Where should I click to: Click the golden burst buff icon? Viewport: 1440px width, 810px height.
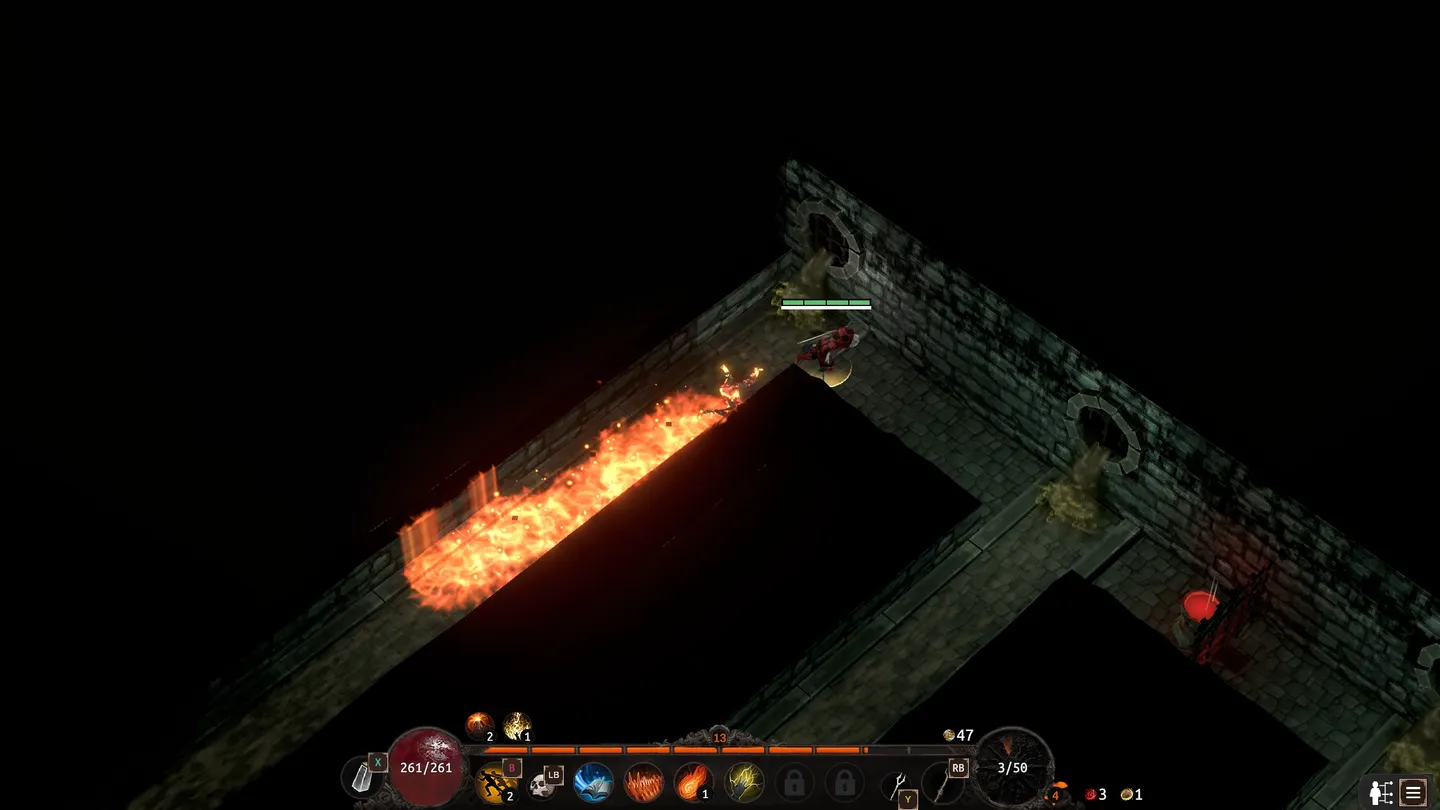coord(517,724)
